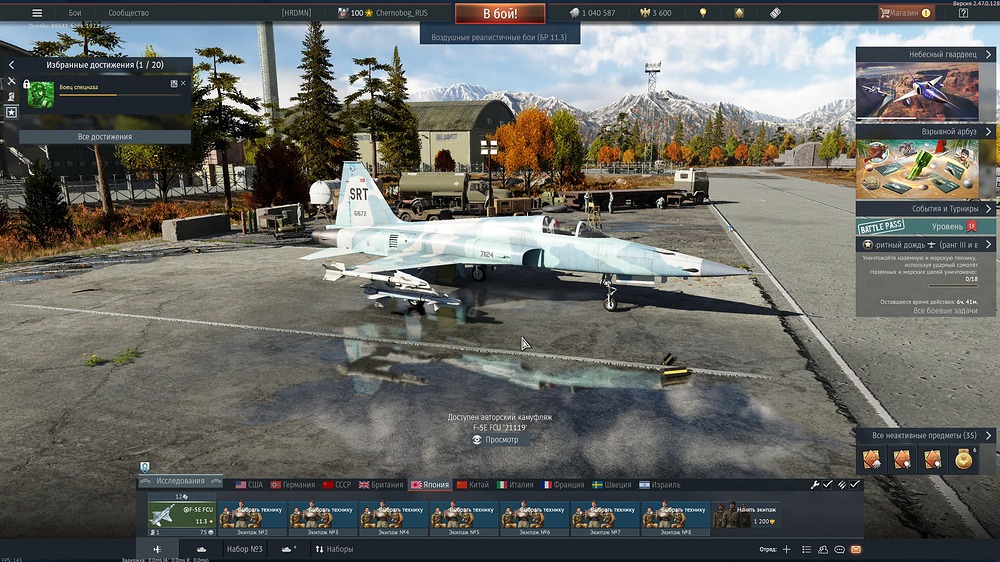Show all achievements via «Все достижения»
Viewport: 1000px width, 562px height.
tap(105, 136)
